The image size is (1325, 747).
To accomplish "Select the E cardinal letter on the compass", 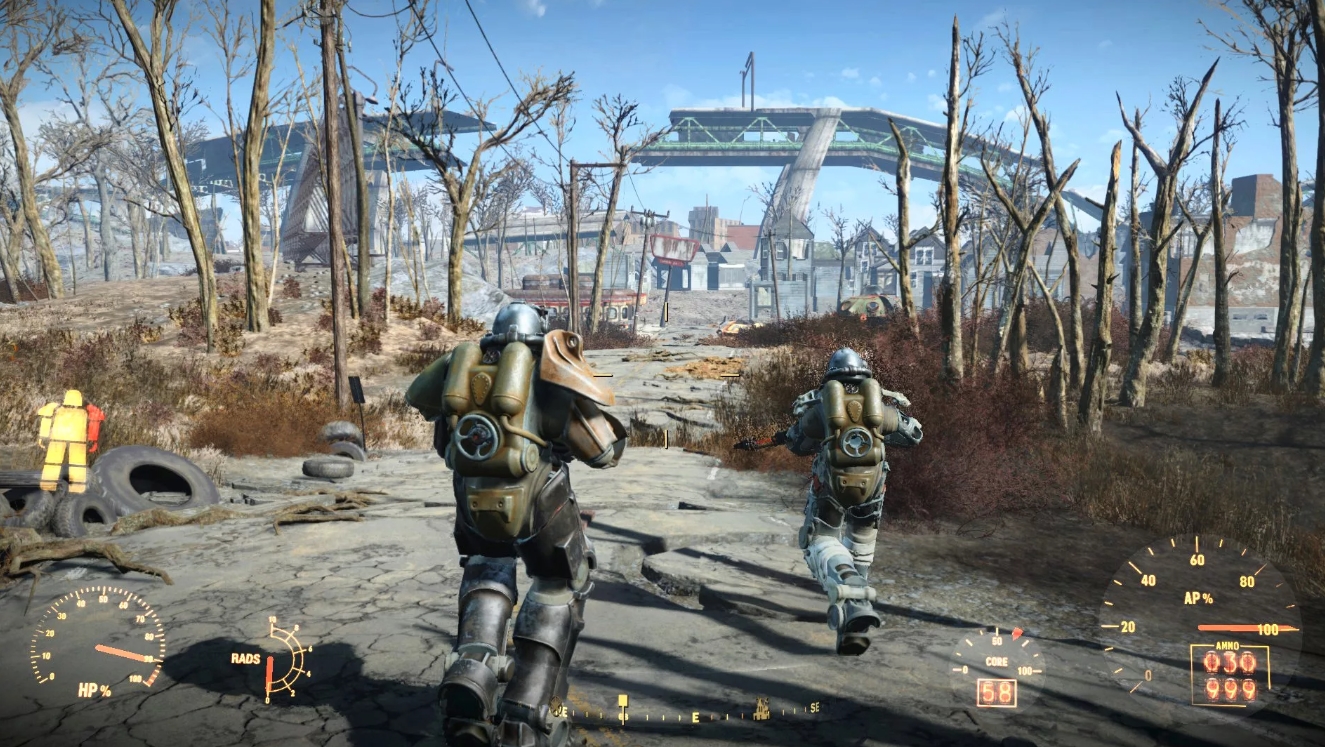I will tap(695, 716).
